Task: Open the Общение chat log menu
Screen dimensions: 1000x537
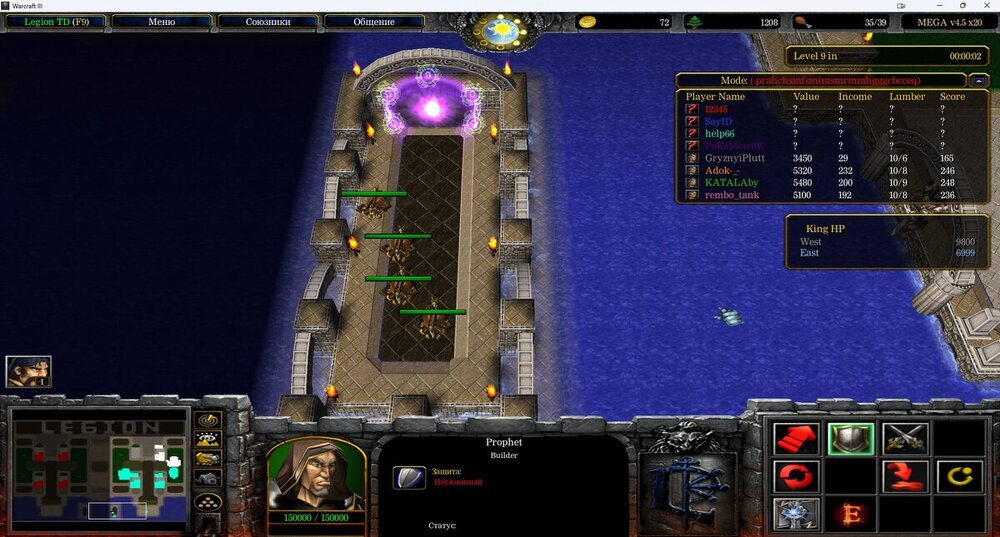Action: tap(373, 21)
